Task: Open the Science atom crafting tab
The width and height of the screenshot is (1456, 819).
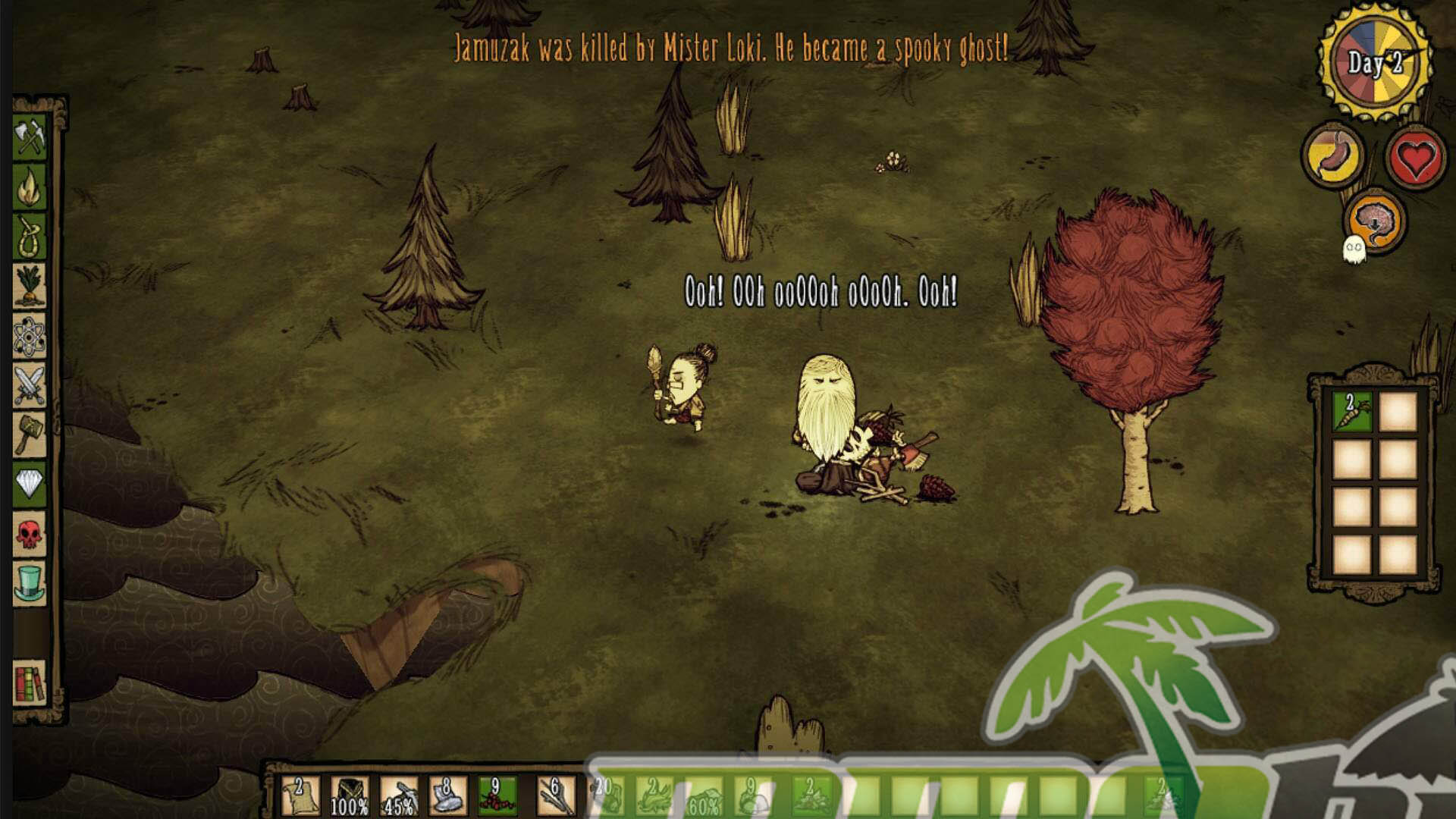Action: 30,336
